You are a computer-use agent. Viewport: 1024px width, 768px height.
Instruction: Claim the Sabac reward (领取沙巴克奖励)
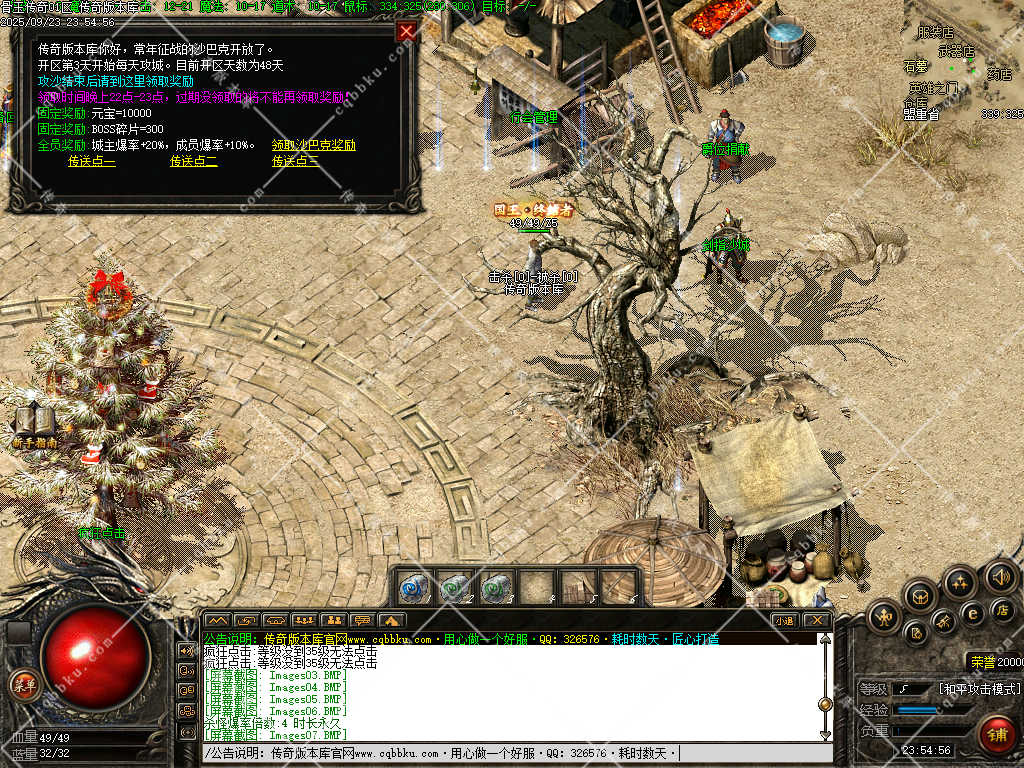coord(314,145)
